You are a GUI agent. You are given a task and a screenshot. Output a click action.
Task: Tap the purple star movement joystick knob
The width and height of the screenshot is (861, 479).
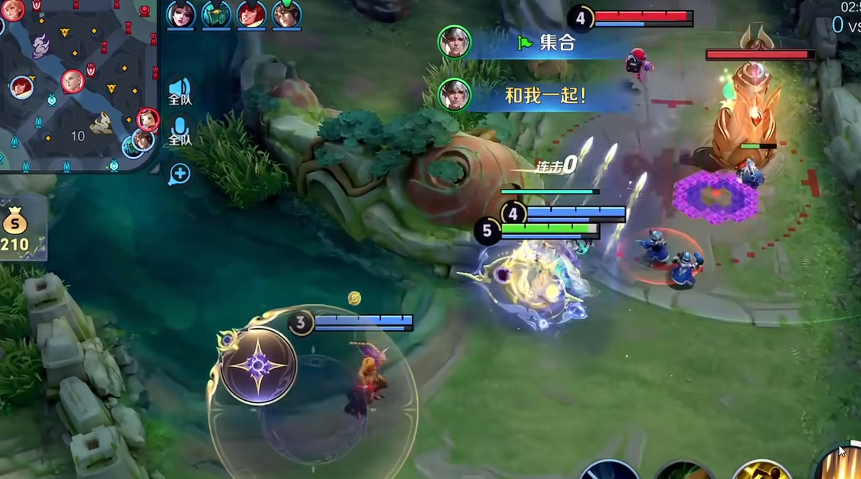coord(259,366)
